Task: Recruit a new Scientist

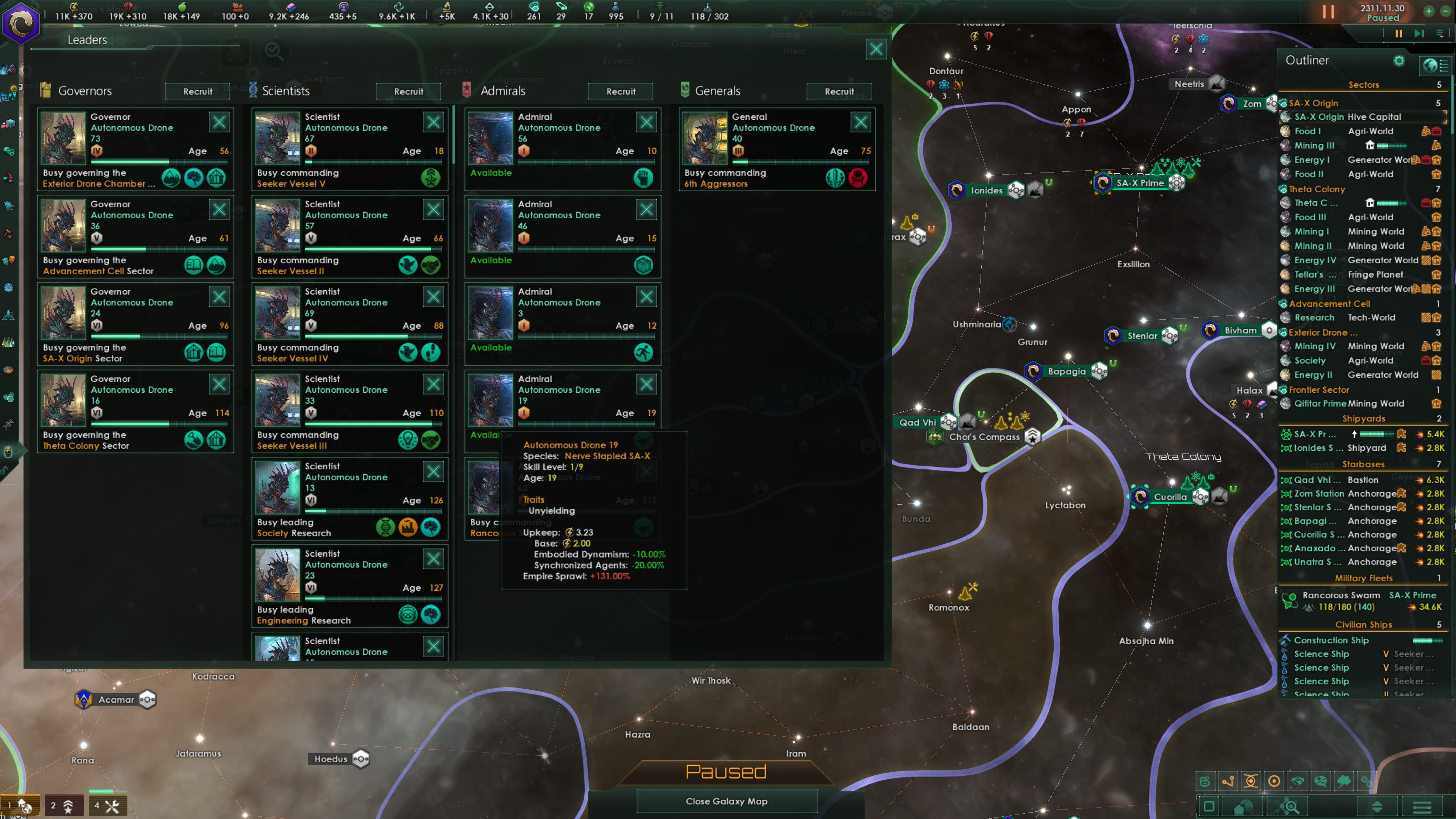Action: (408, 91)
